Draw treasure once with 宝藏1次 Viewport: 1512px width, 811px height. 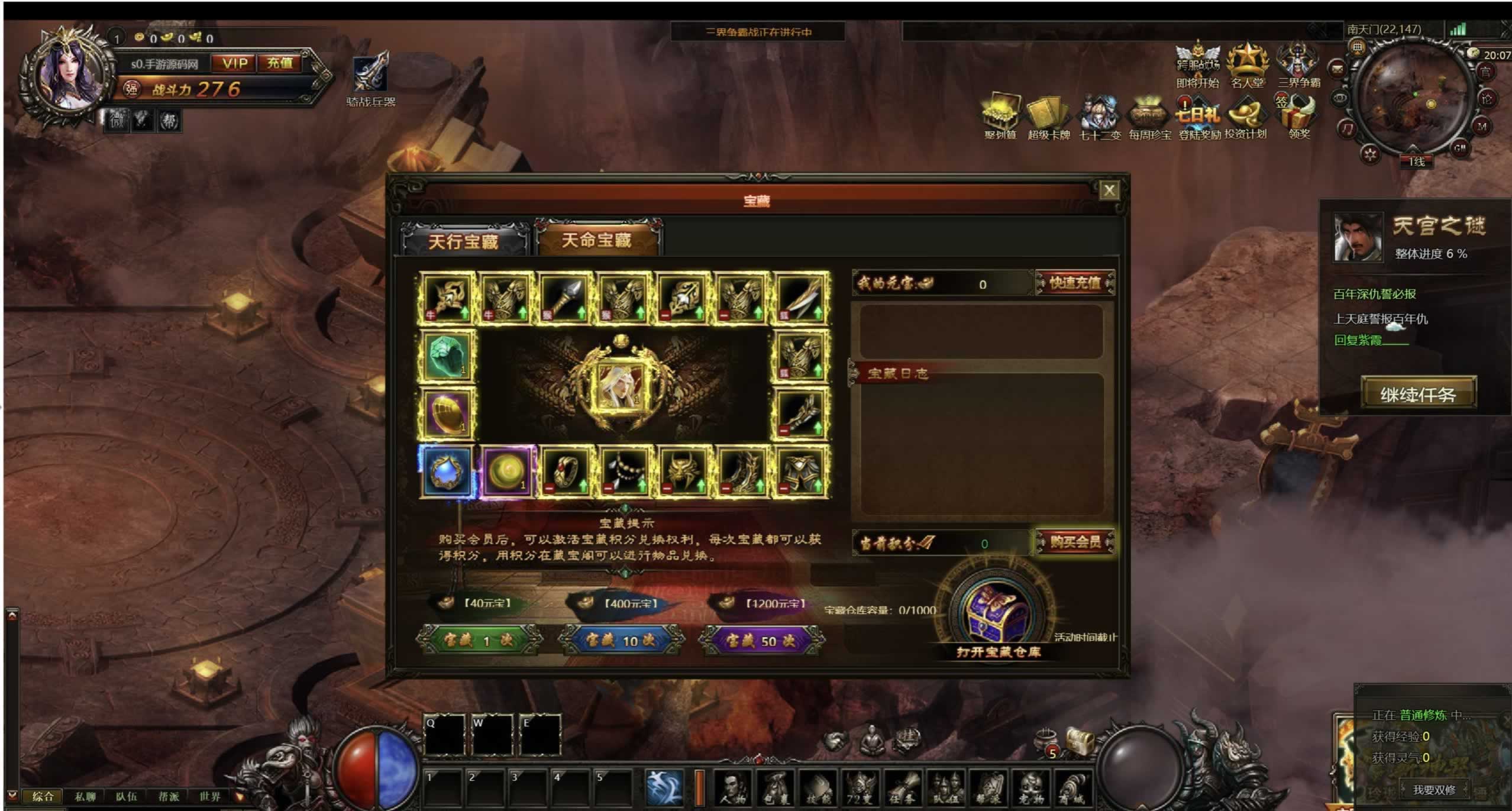point(478,641)
